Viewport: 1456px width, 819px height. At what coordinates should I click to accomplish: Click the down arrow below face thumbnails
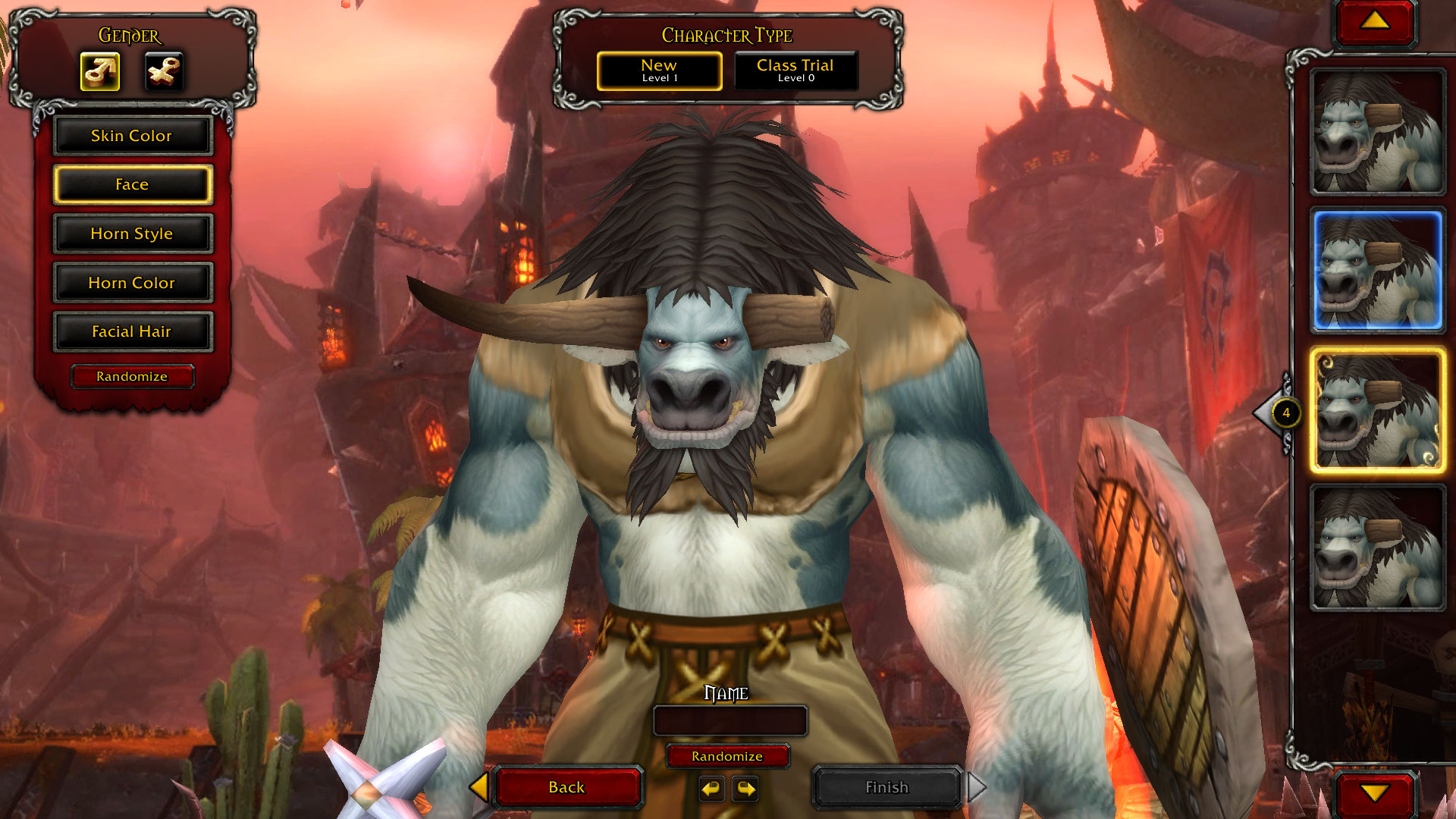(x=1374, y=793)
